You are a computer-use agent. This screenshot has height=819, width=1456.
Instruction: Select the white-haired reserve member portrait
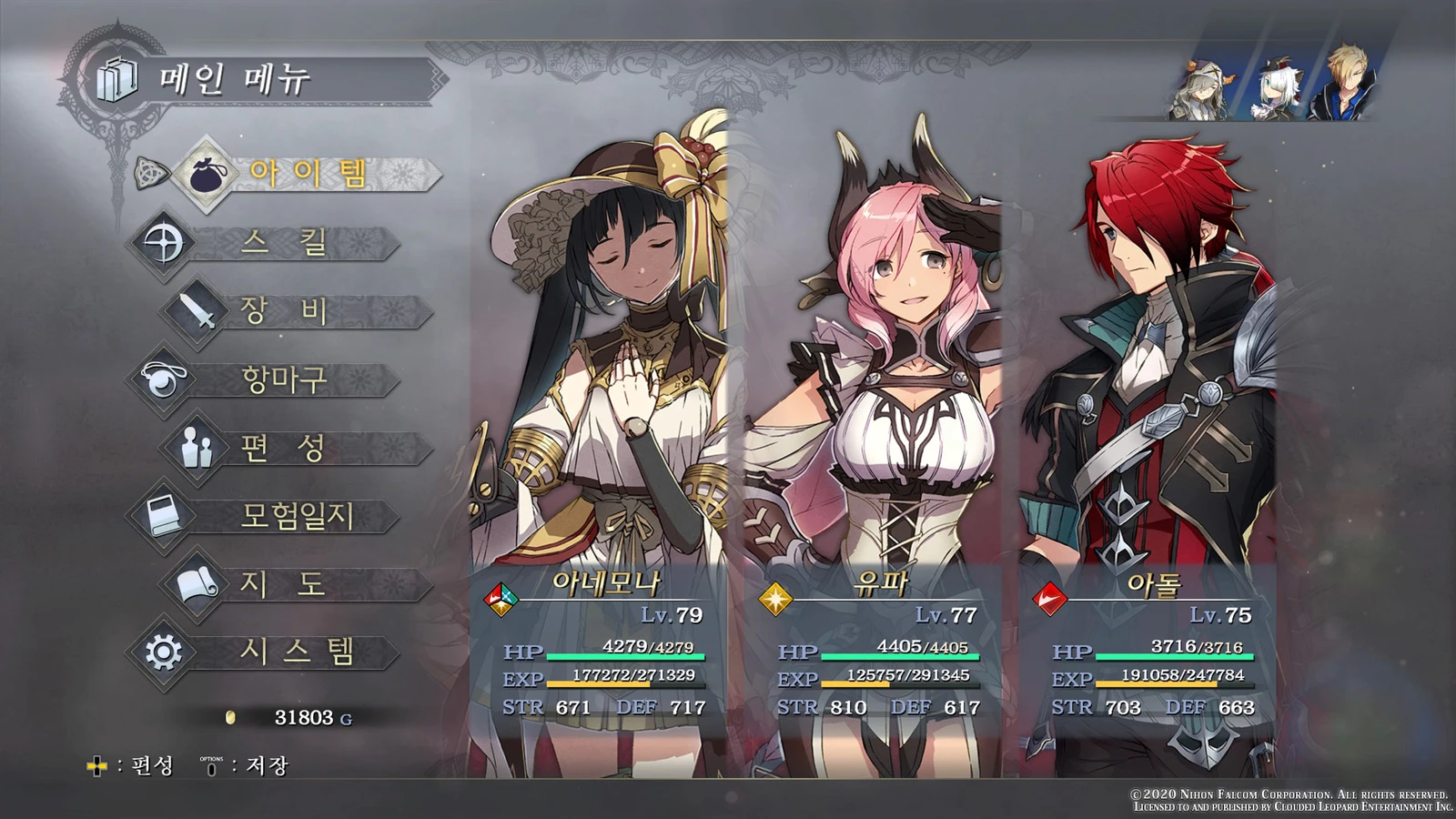(1275, 87)
